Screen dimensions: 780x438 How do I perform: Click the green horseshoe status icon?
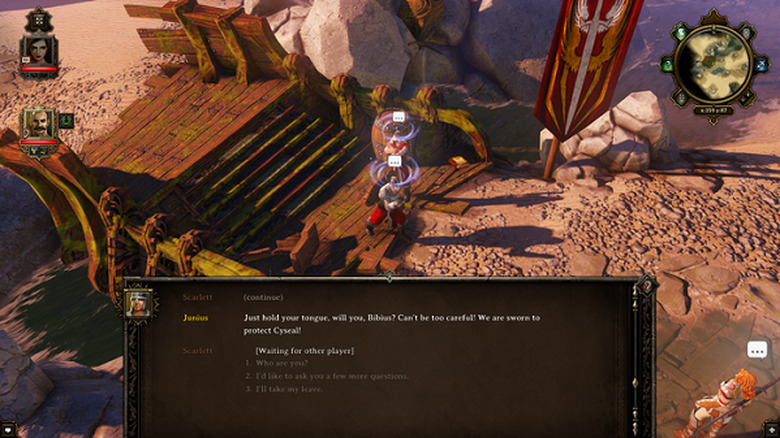(x=66, y=120)
